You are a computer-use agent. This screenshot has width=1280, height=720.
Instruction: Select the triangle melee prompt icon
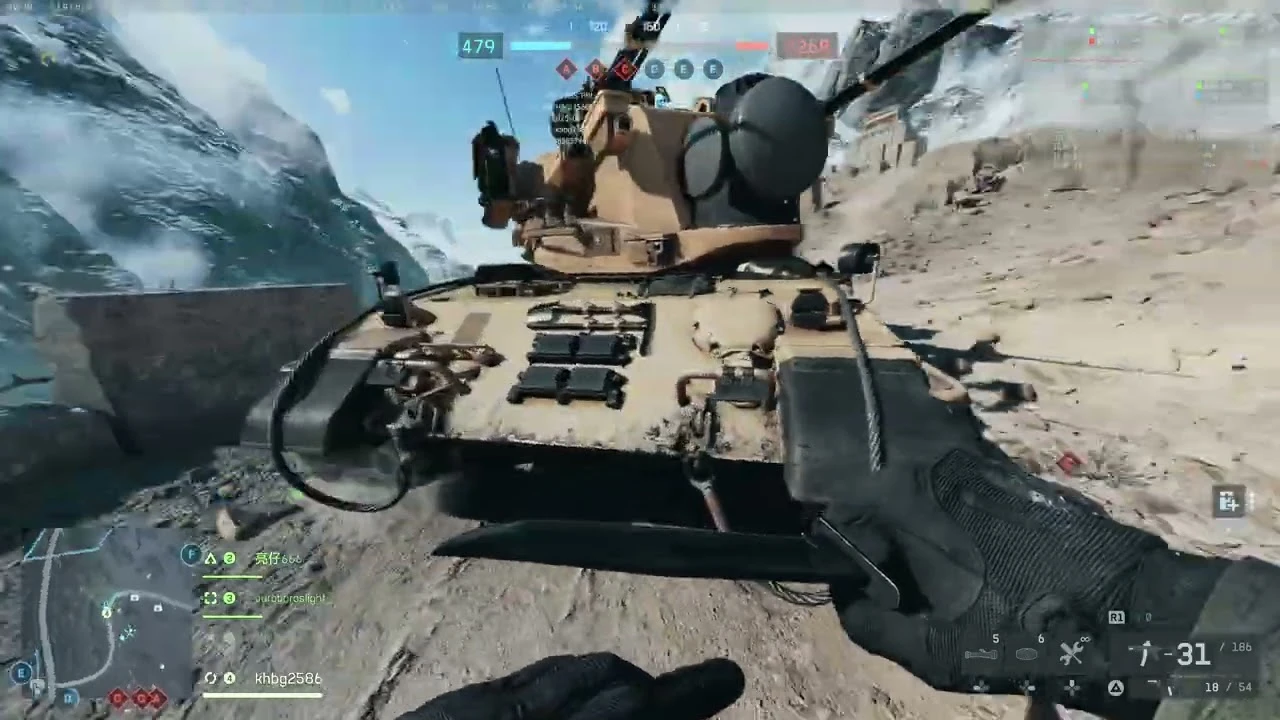[x=1115, y=687]
